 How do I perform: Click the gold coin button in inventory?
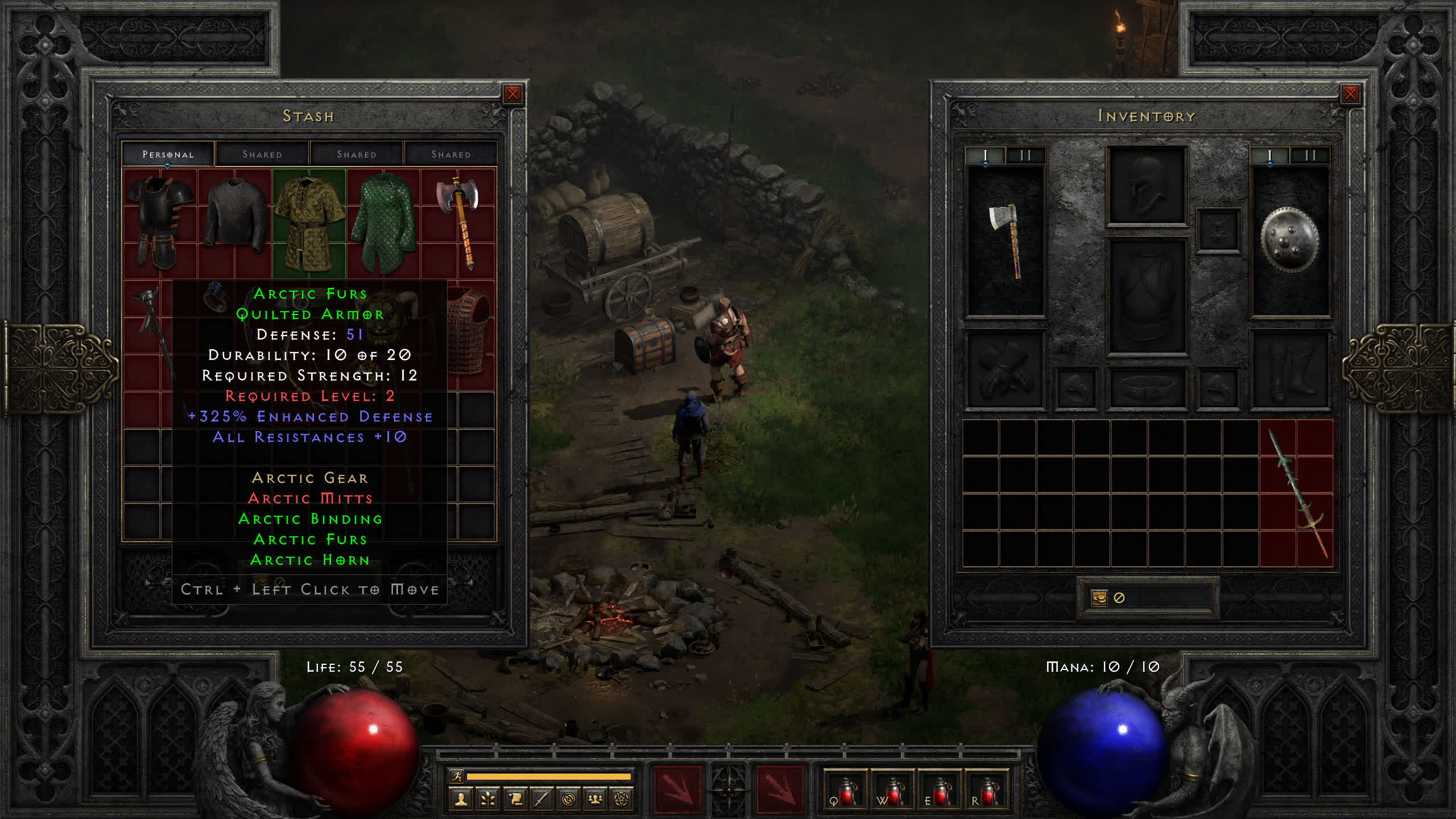click(1099, 598)
